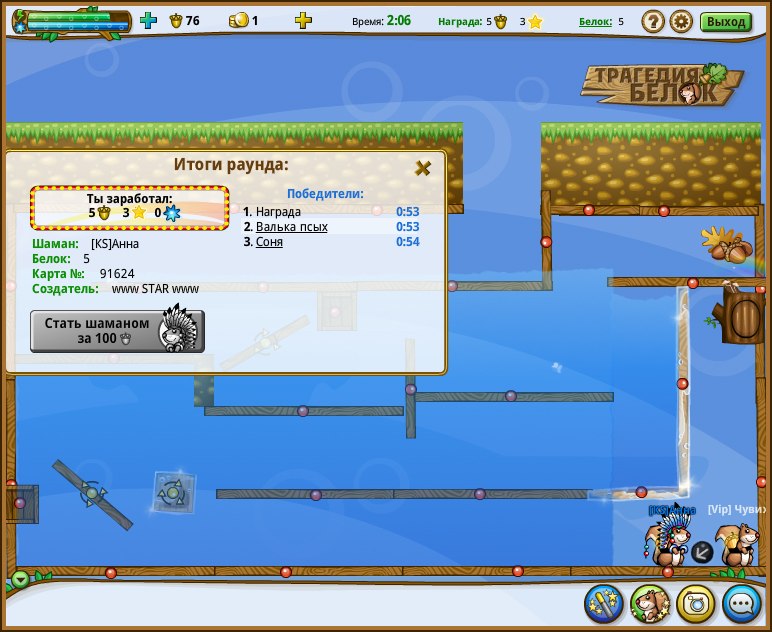Take a screenshot with camera button
The height and width of the screenshot is (632, 772).
tap(696, 603)
